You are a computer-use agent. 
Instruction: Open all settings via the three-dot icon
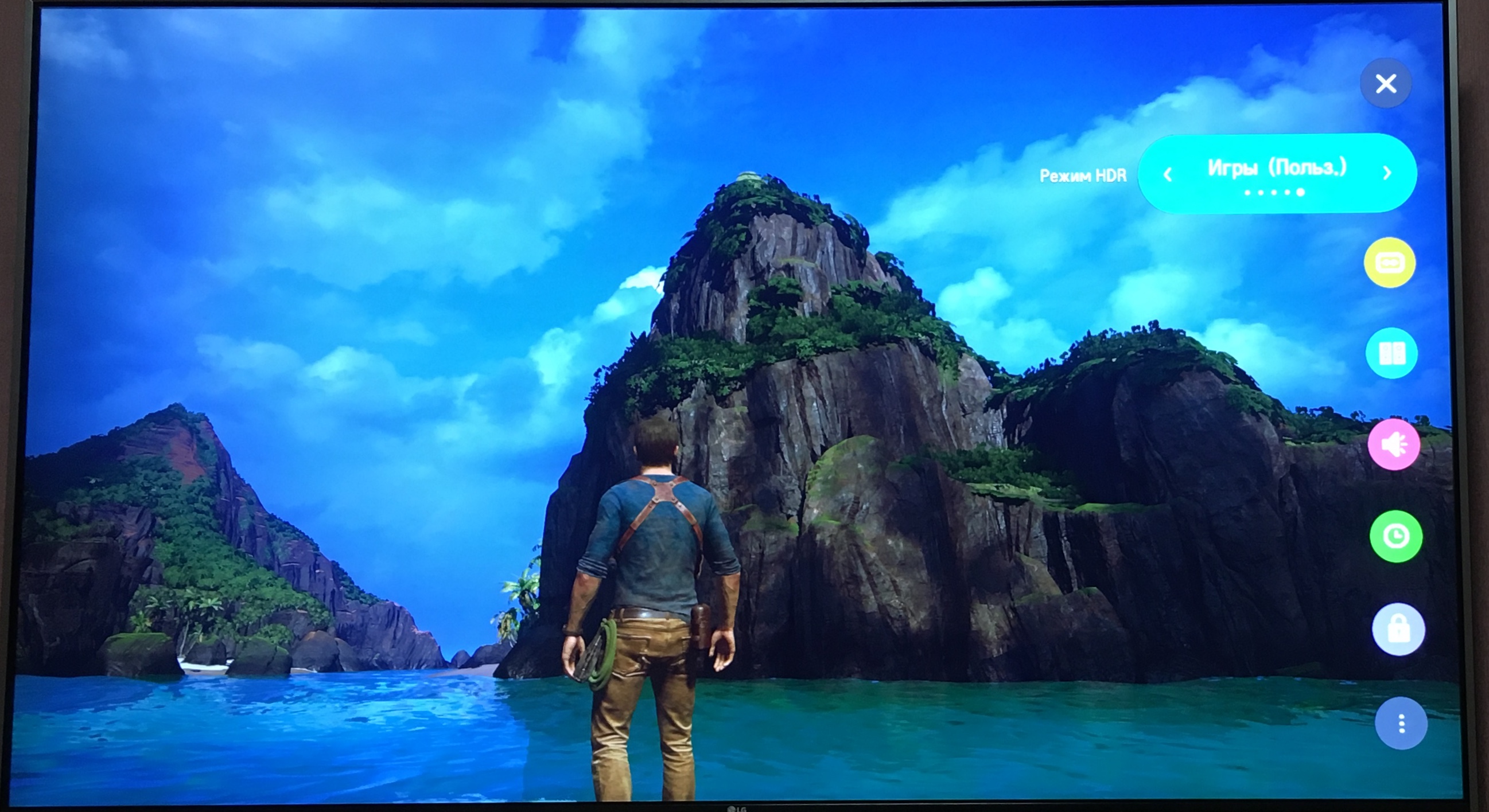point(1401,723)
